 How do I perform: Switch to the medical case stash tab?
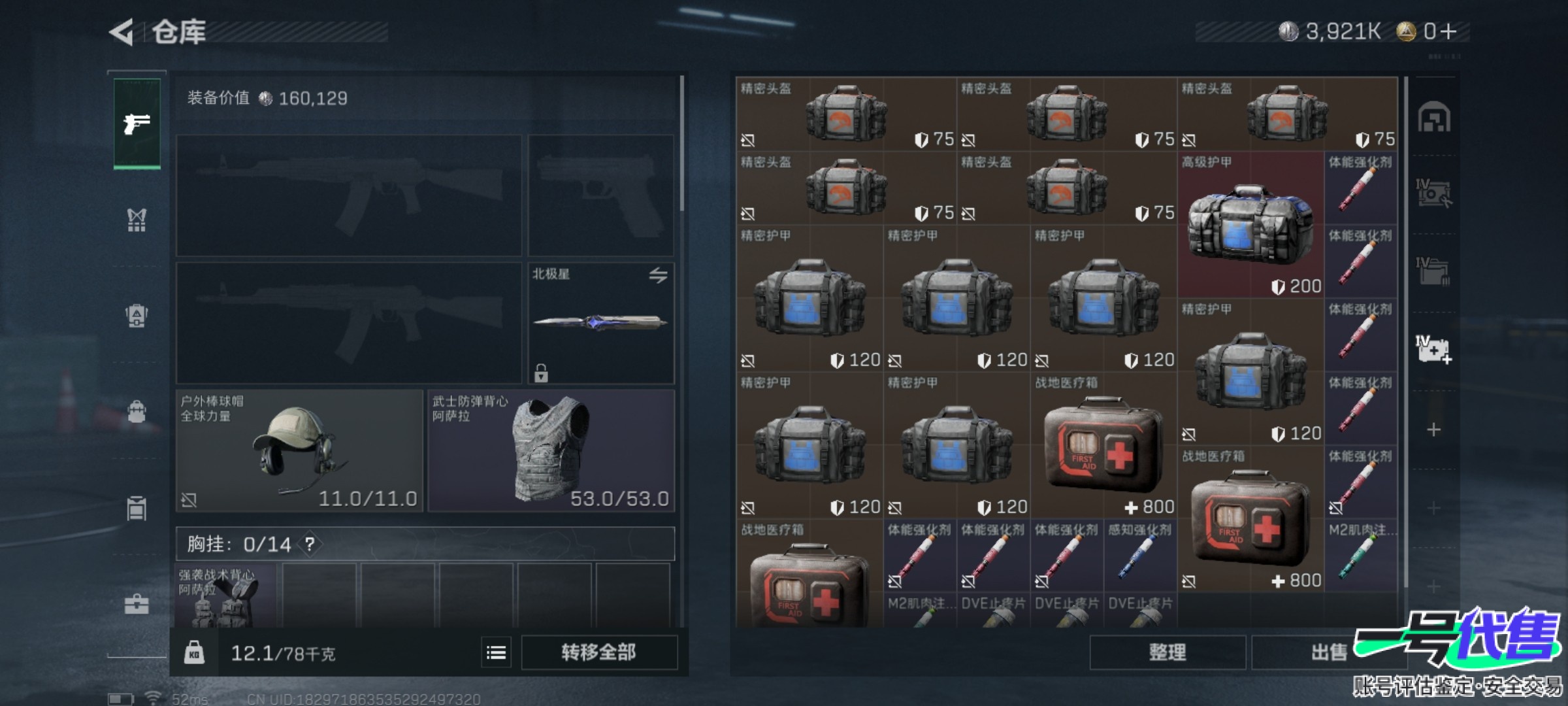(x=1434, y=350)
